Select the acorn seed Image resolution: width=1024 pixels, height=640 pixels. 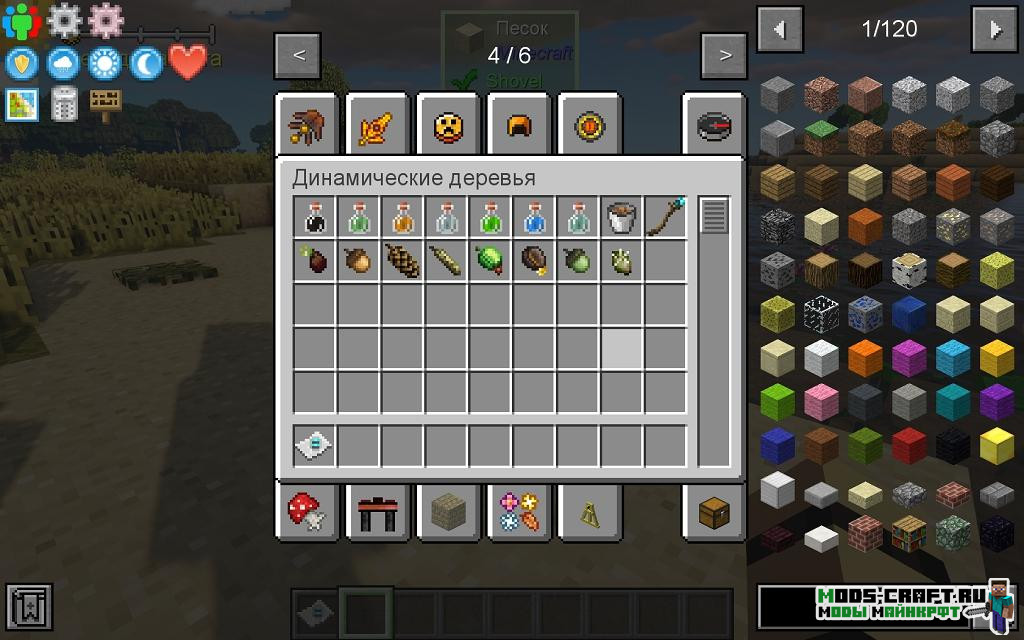pos(358,261)
